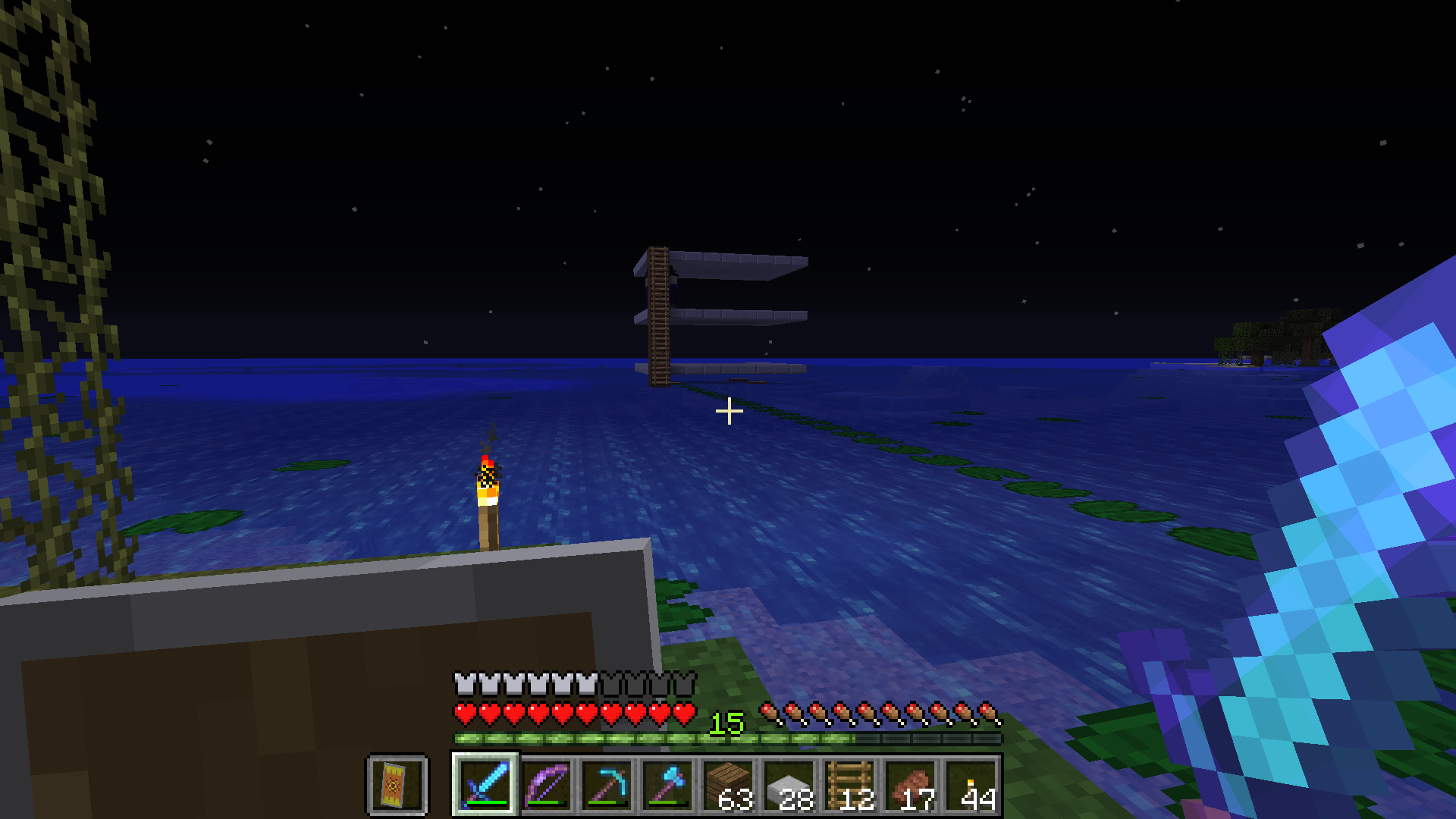Choose the cooked meat stack of 17
1456x819 pixels.
pyautogui.click(x=910, y=785)
